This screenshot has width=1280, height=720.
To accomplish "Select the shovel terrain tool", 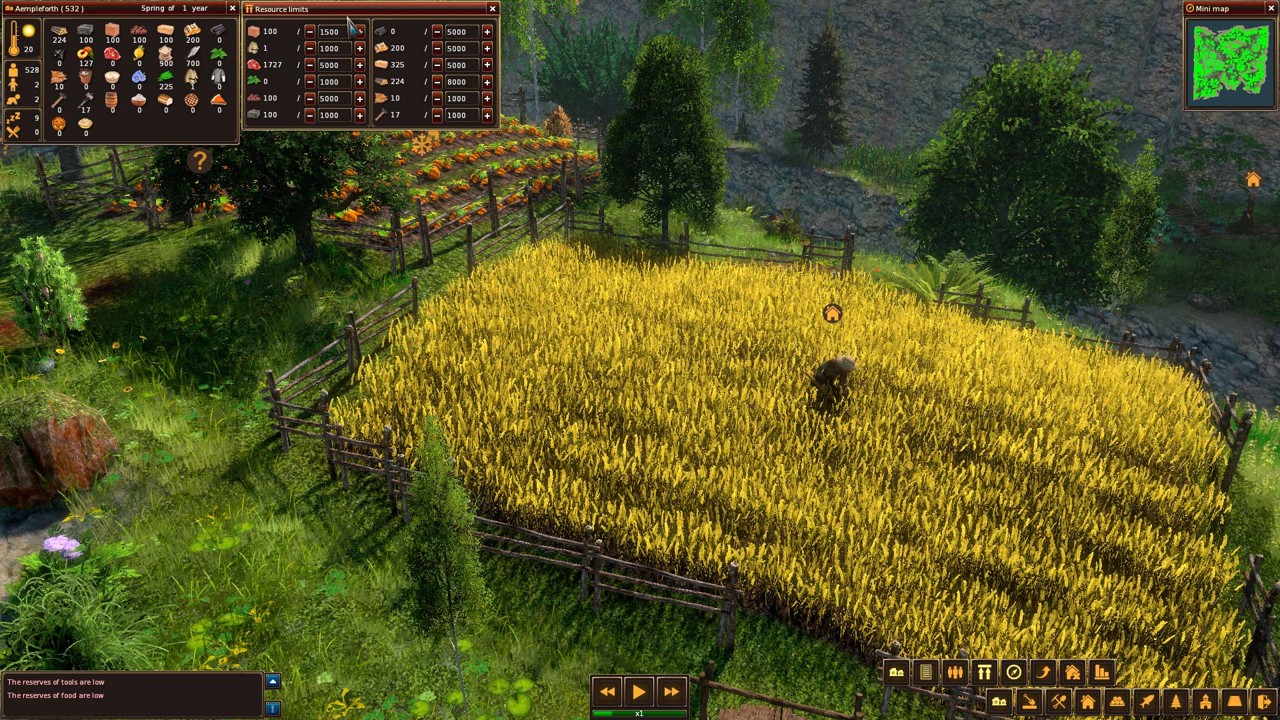I will 1029,702.
